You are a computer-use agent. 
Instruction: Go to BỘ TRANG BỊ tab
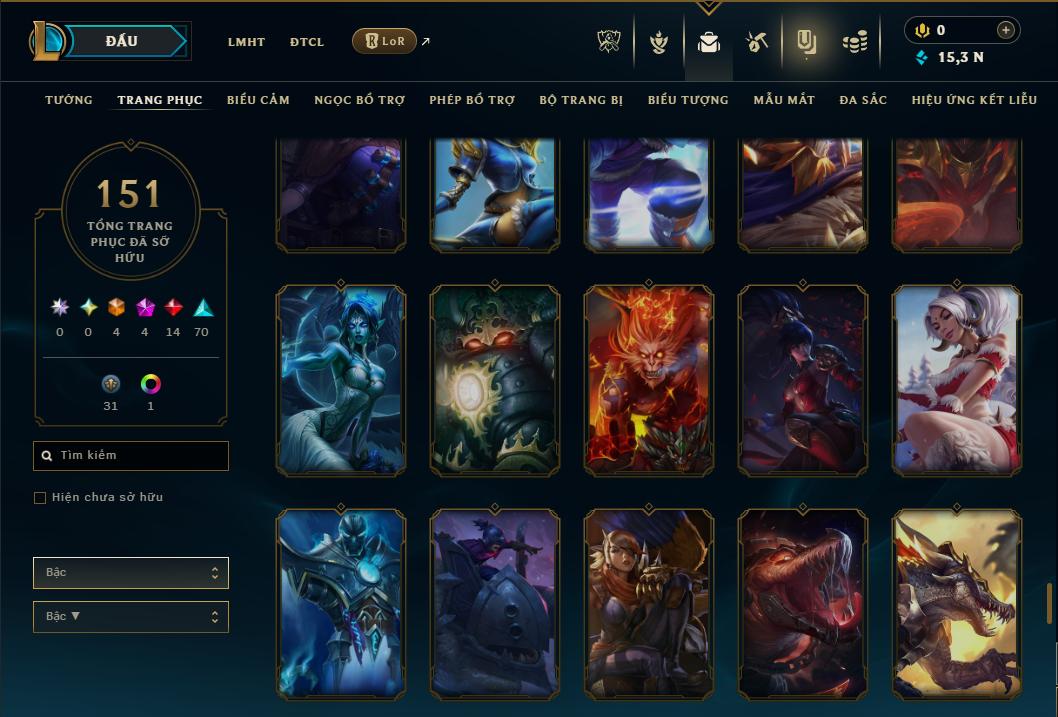click(x=581, y=100)
